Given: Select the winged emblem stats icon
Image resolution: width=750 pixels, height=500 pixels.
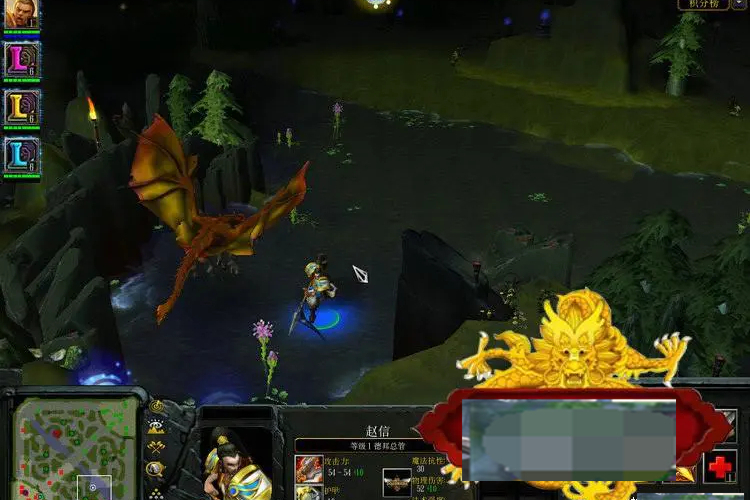Looking at the screenshot, I should (398, 481).
